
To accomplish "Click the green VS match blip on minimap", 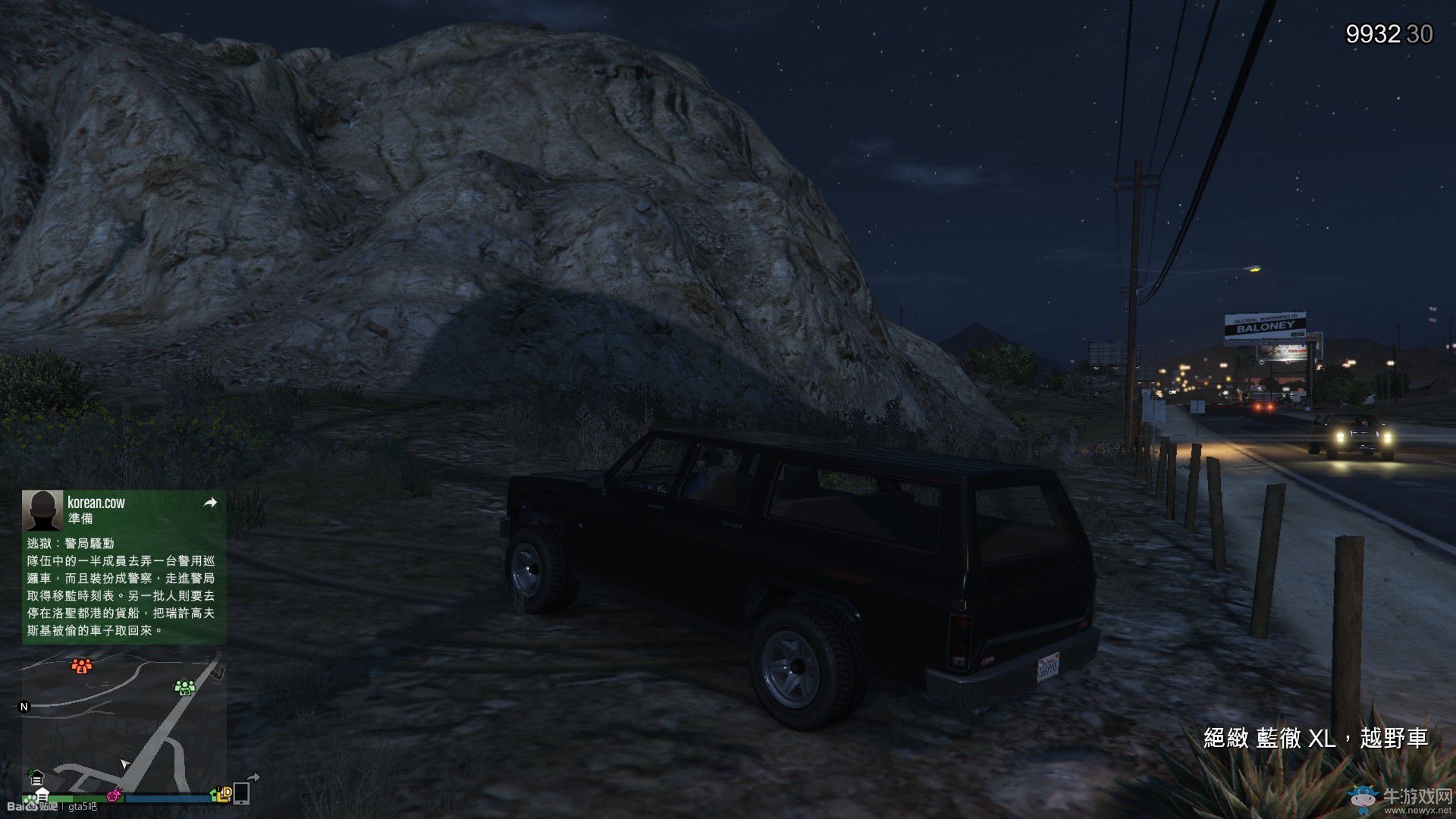I will 185,687.
